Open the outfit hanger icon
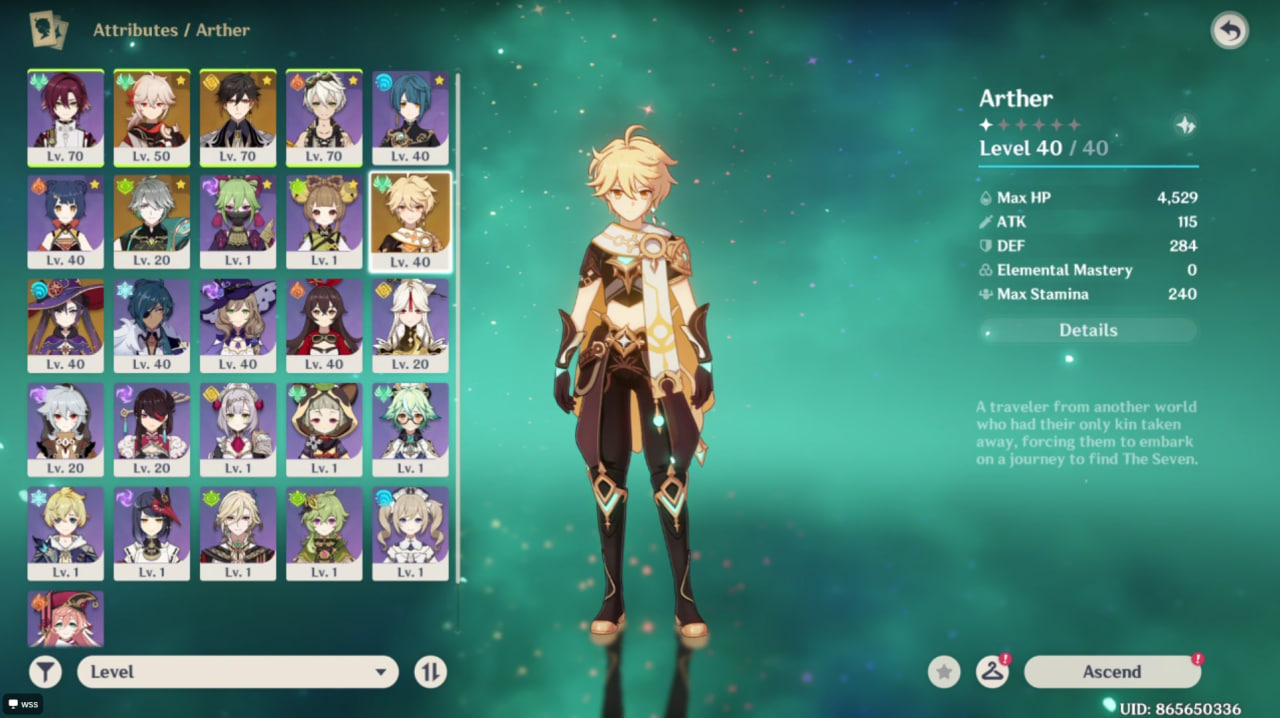The image size is (1280, 718). click(991, 672)
